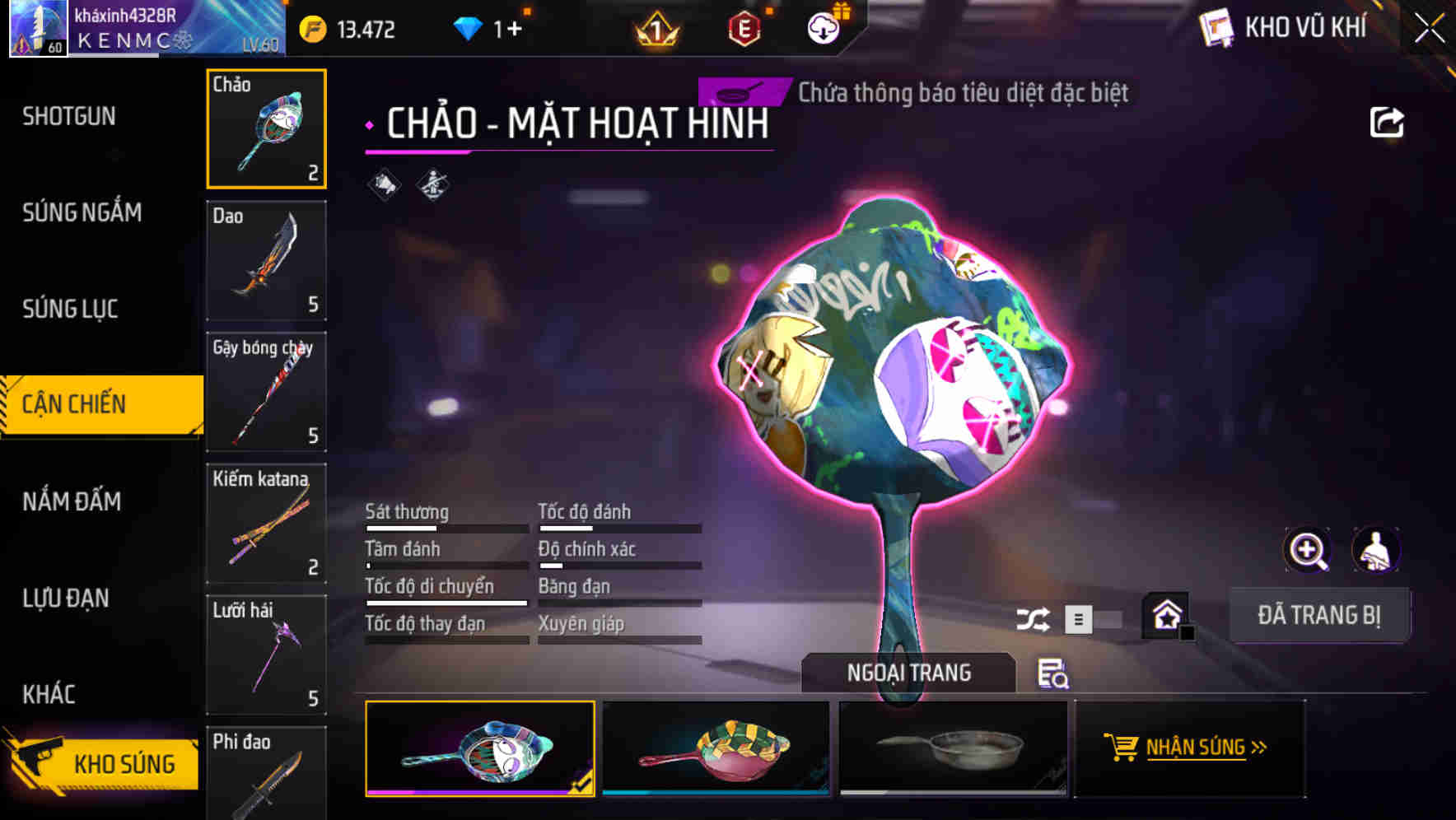
Task: Open the character preview icon beside the magnifier
Action: 1374,549
